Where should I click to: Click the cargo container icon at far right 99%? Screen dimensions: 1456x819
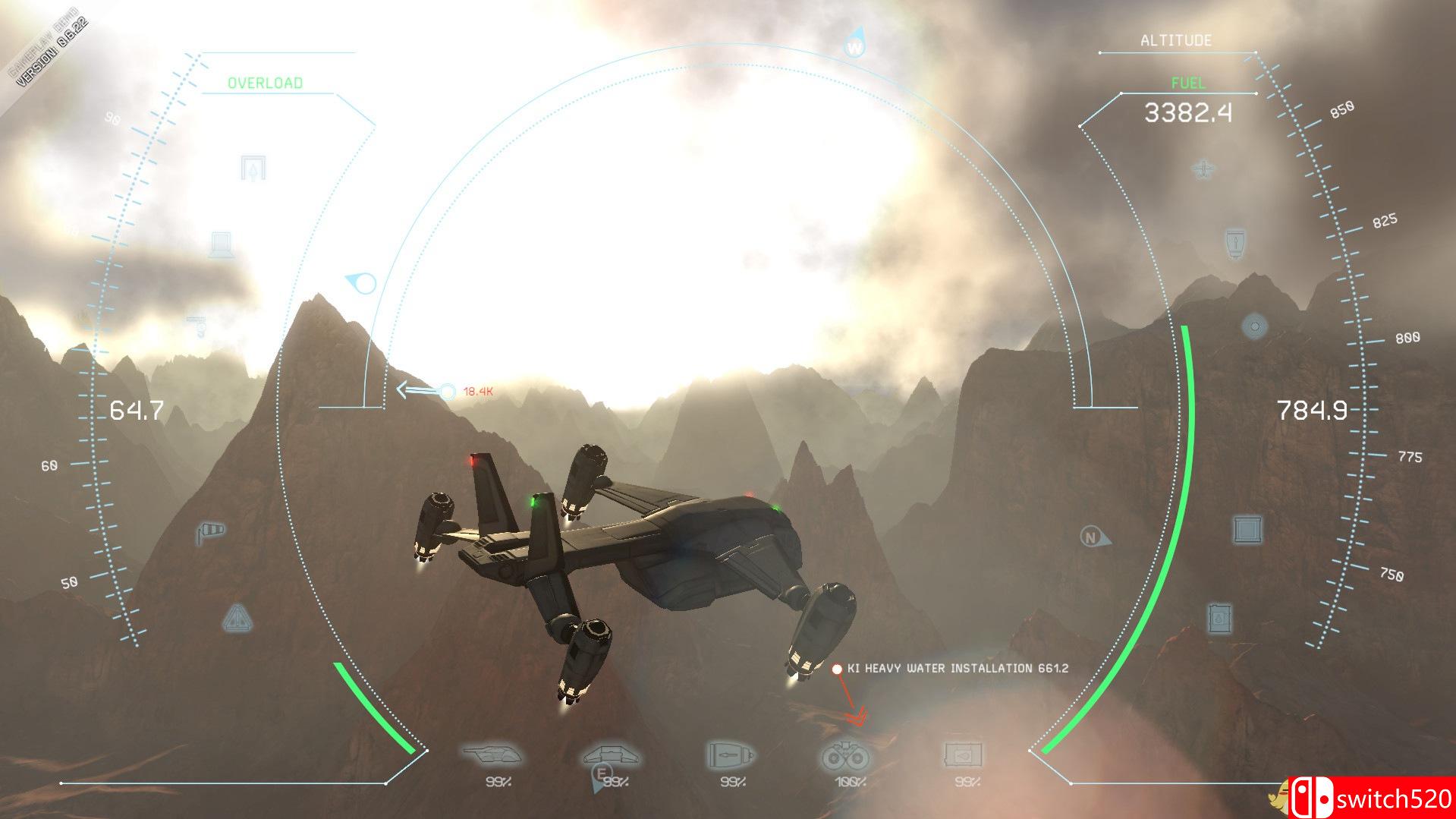click(x=961, y=755)
